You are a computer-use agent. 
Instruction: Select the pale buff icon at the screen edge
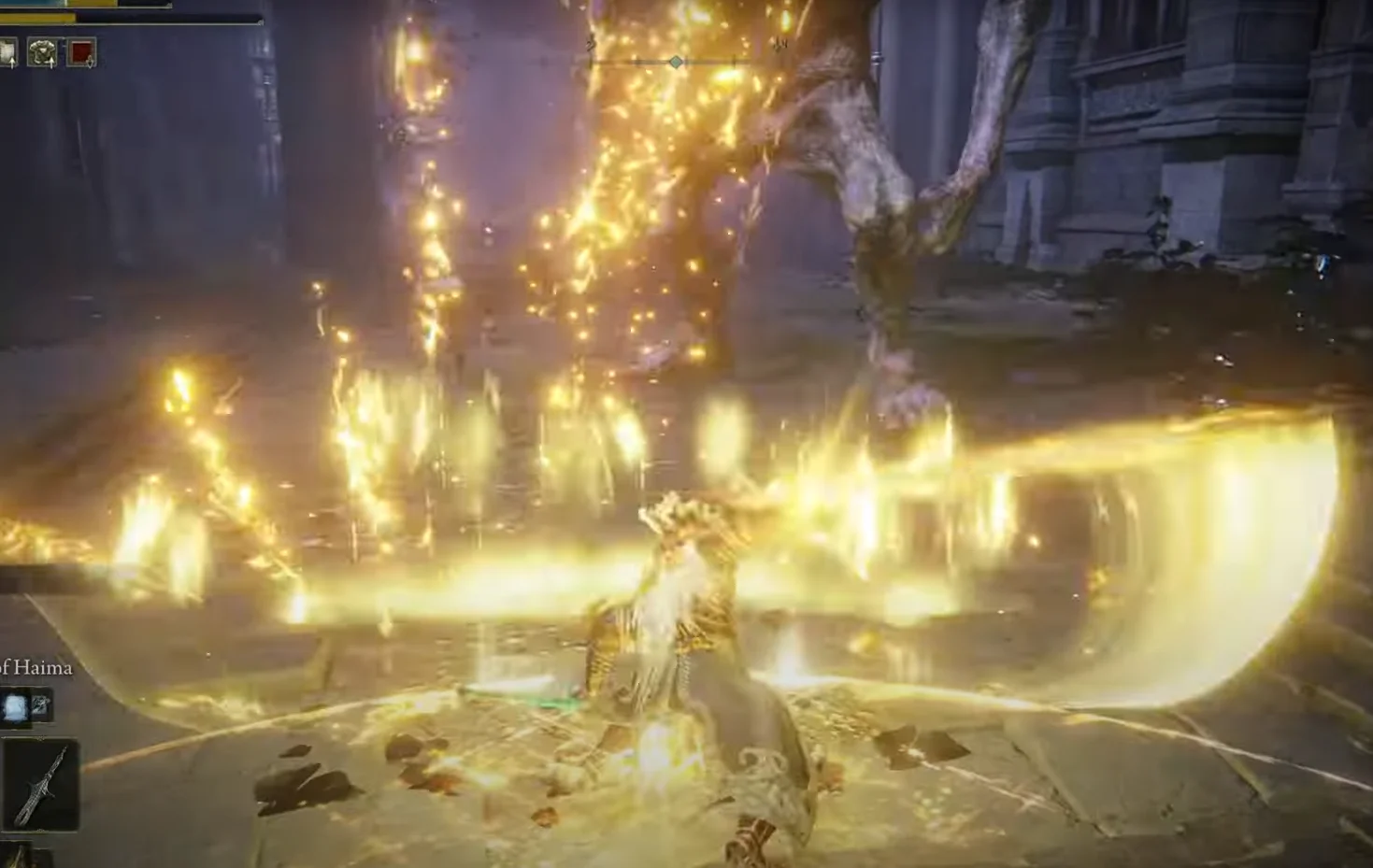(7, 53)
